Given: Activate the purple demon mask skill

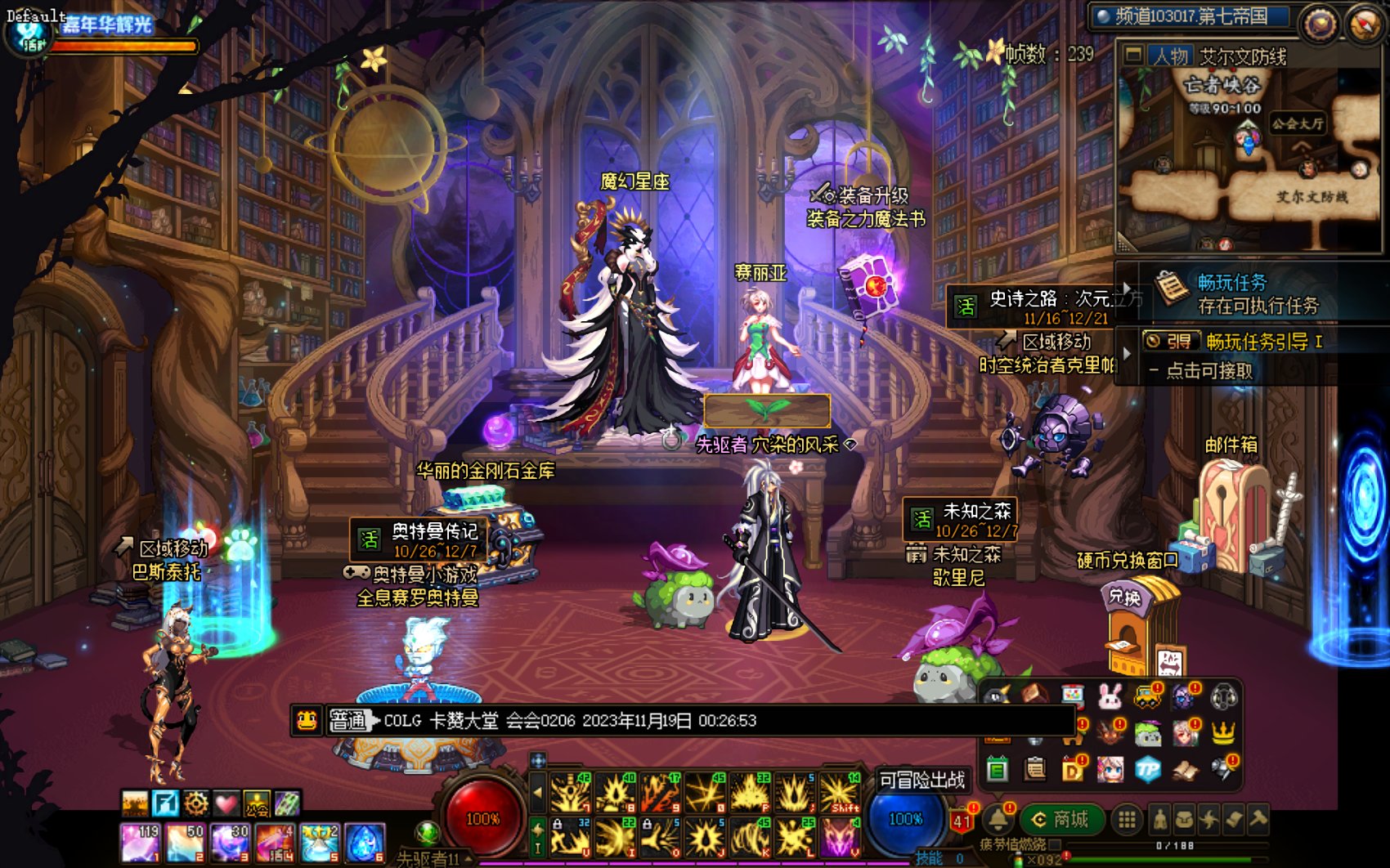Looking at the screenshot, I should [x=840, y=839].
